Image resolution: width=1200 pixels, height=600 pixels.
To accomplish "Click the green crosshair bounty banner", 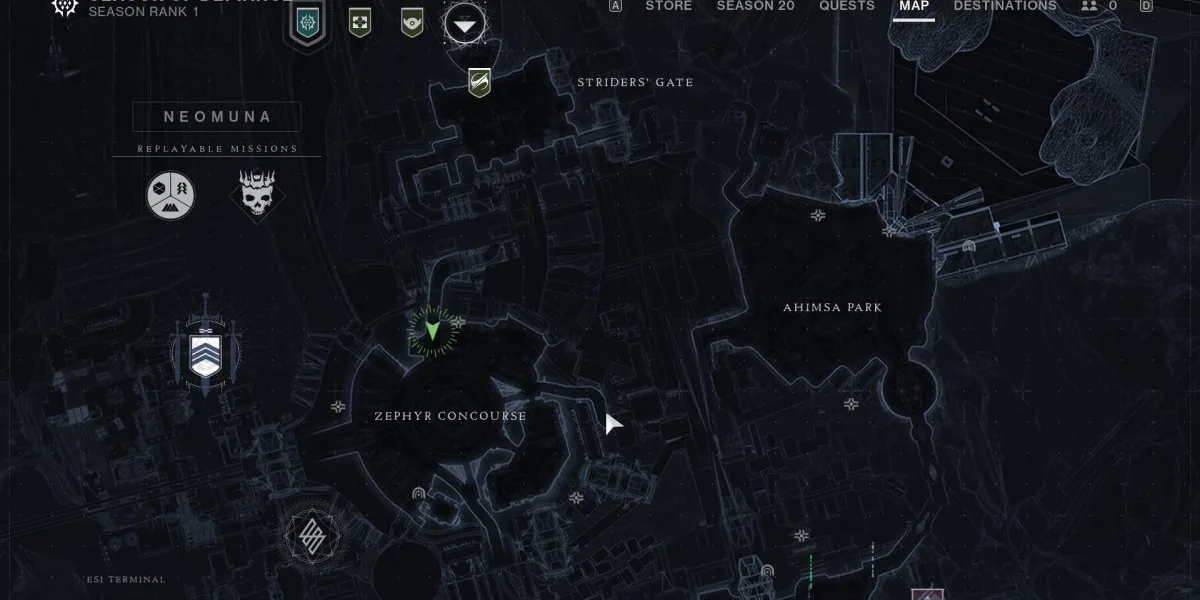I will 360,21.
